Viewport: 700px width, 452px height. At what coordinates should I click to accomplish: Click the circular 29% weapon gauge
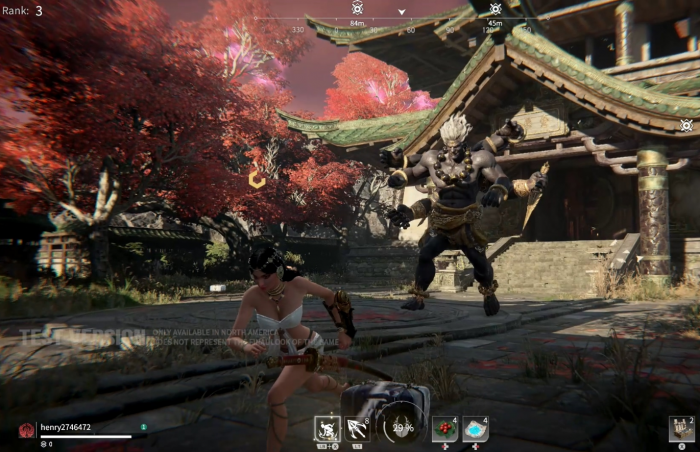[x=402, y=427]
